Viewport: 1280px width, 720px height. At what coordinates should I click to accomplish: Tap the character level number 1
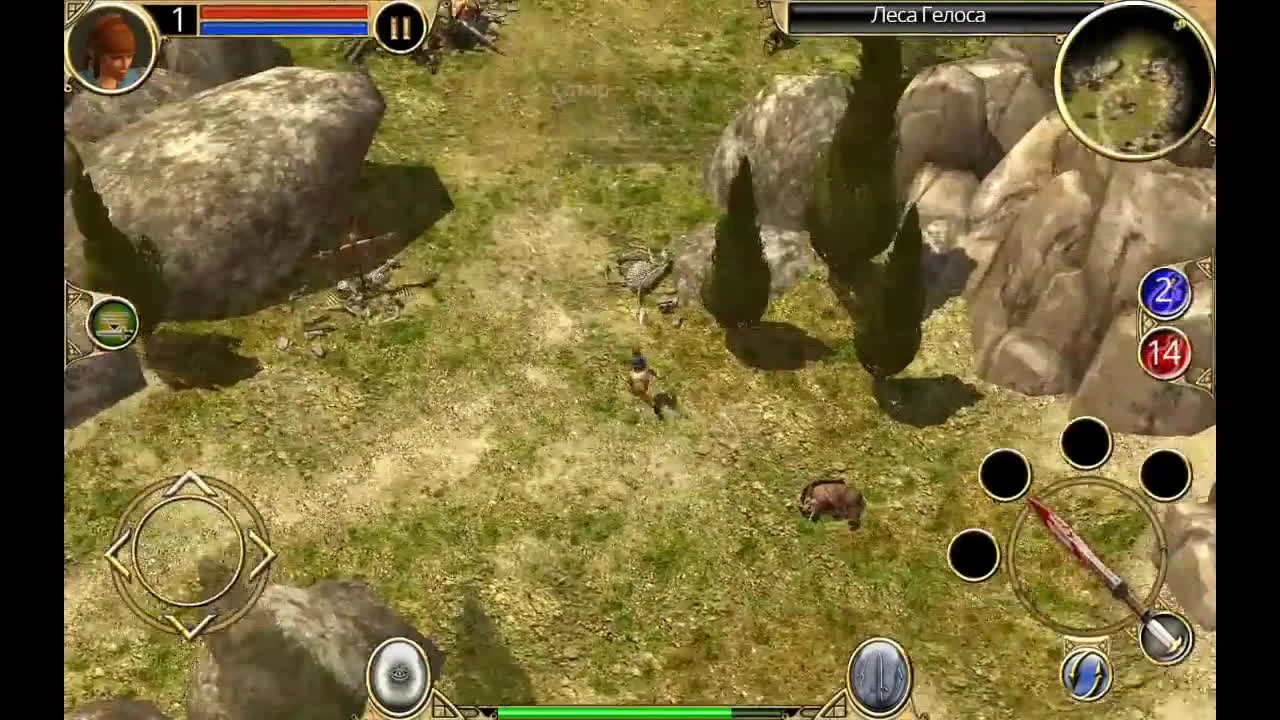(178, 17)
